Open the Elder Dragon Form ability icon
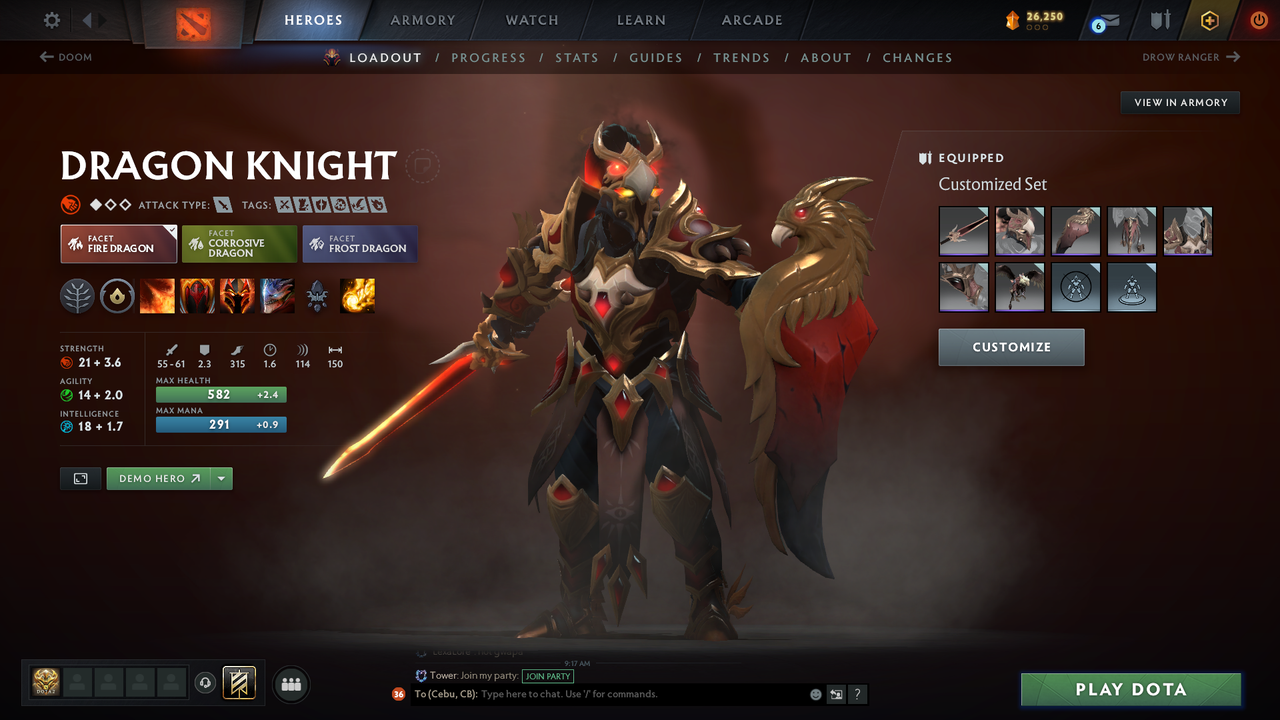The height and width of the screenshot is (720, 1280). tap(277, 295)
